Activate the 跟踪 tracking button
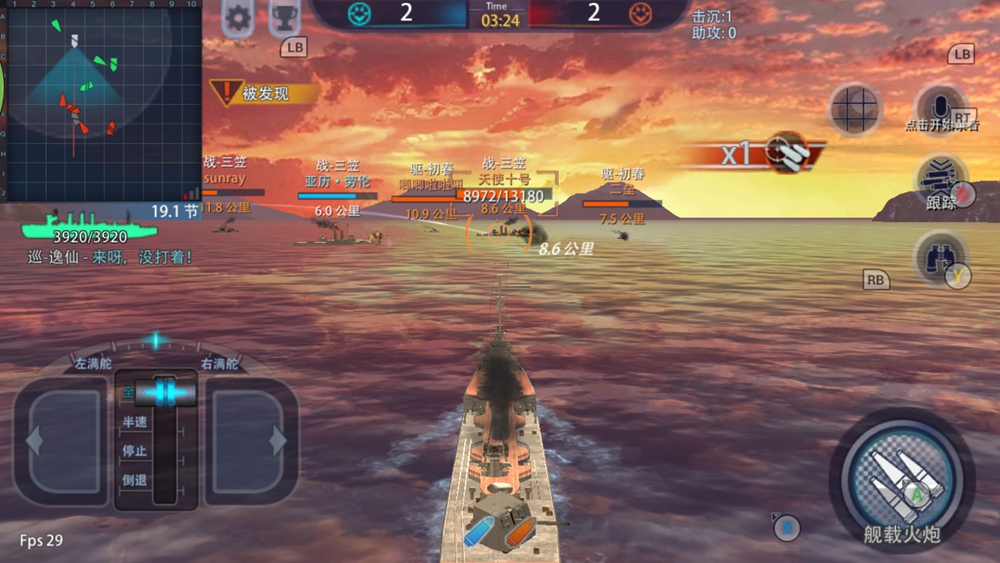 coord(940,182)
